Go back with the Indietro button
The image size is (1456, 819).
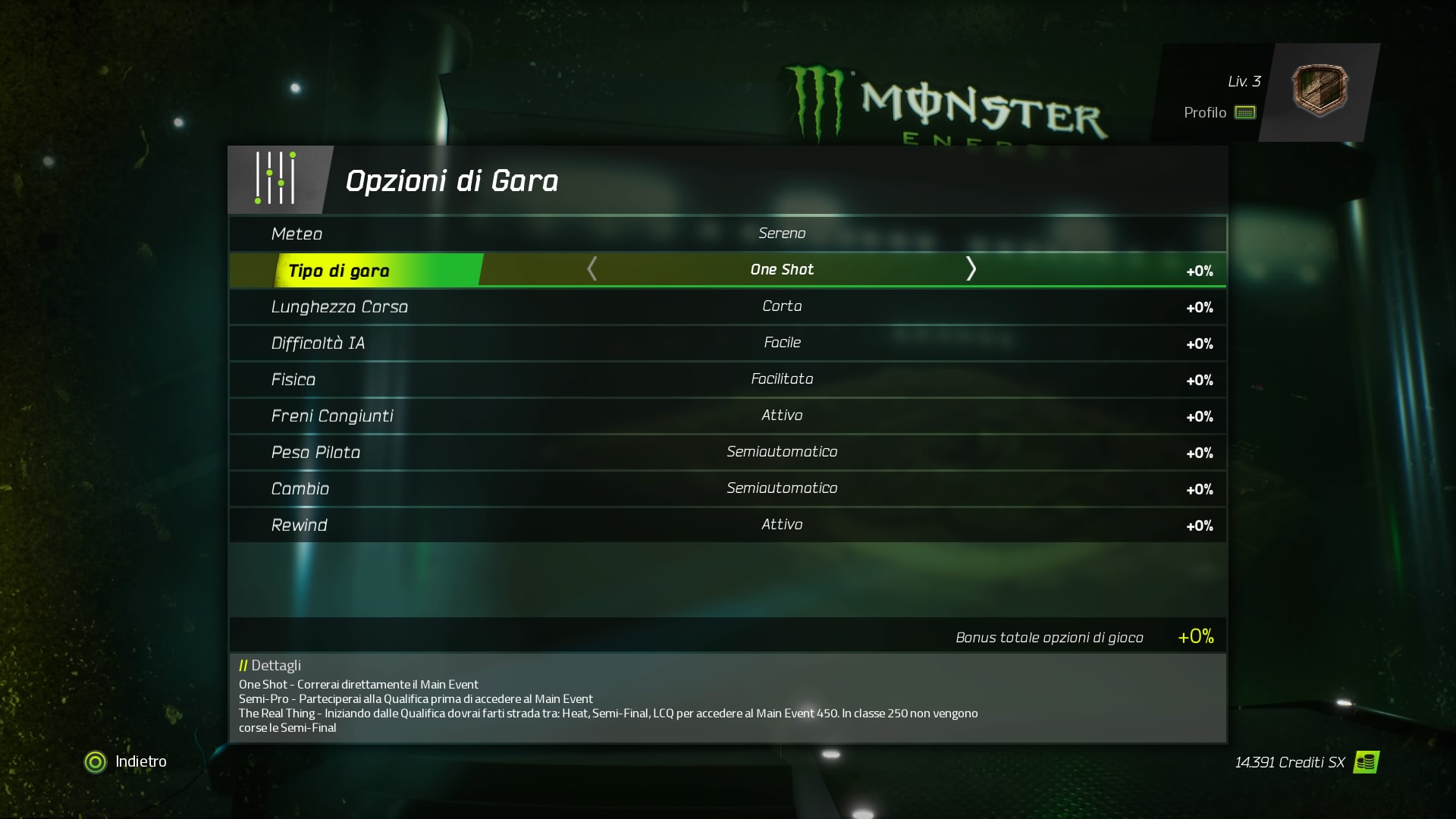coord(126,761)
